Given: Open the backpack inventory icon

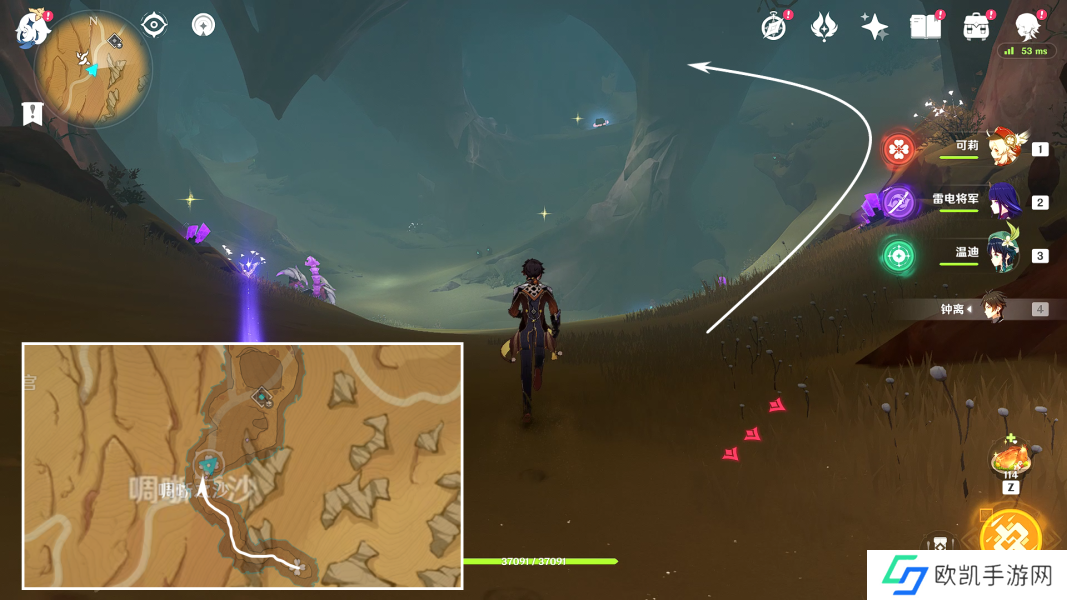Looking at the screenshot, I should click(x=976, y=27).
